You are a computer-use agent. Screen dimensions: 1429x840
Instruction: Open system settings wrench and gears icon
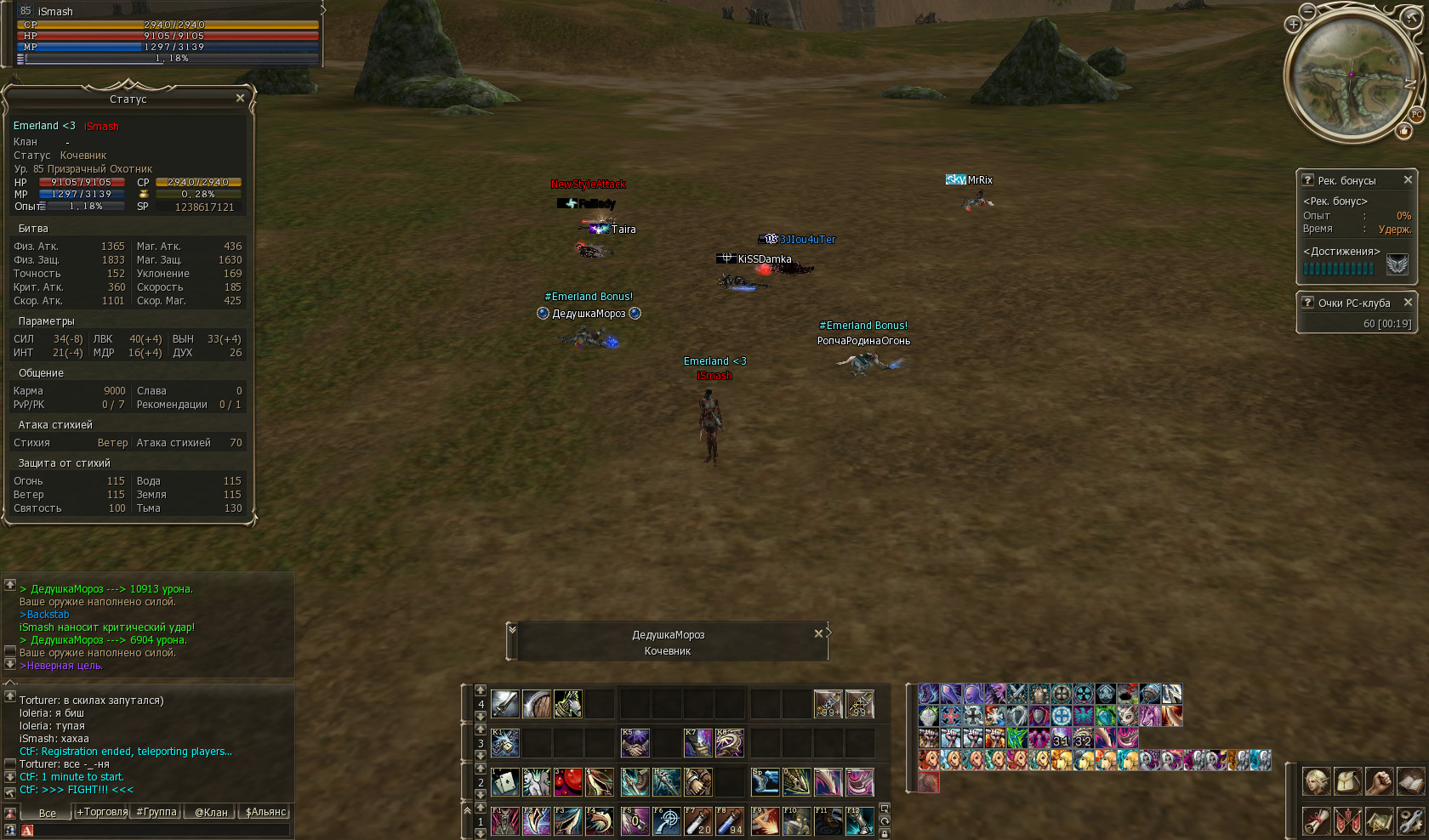click(1410, 821)
